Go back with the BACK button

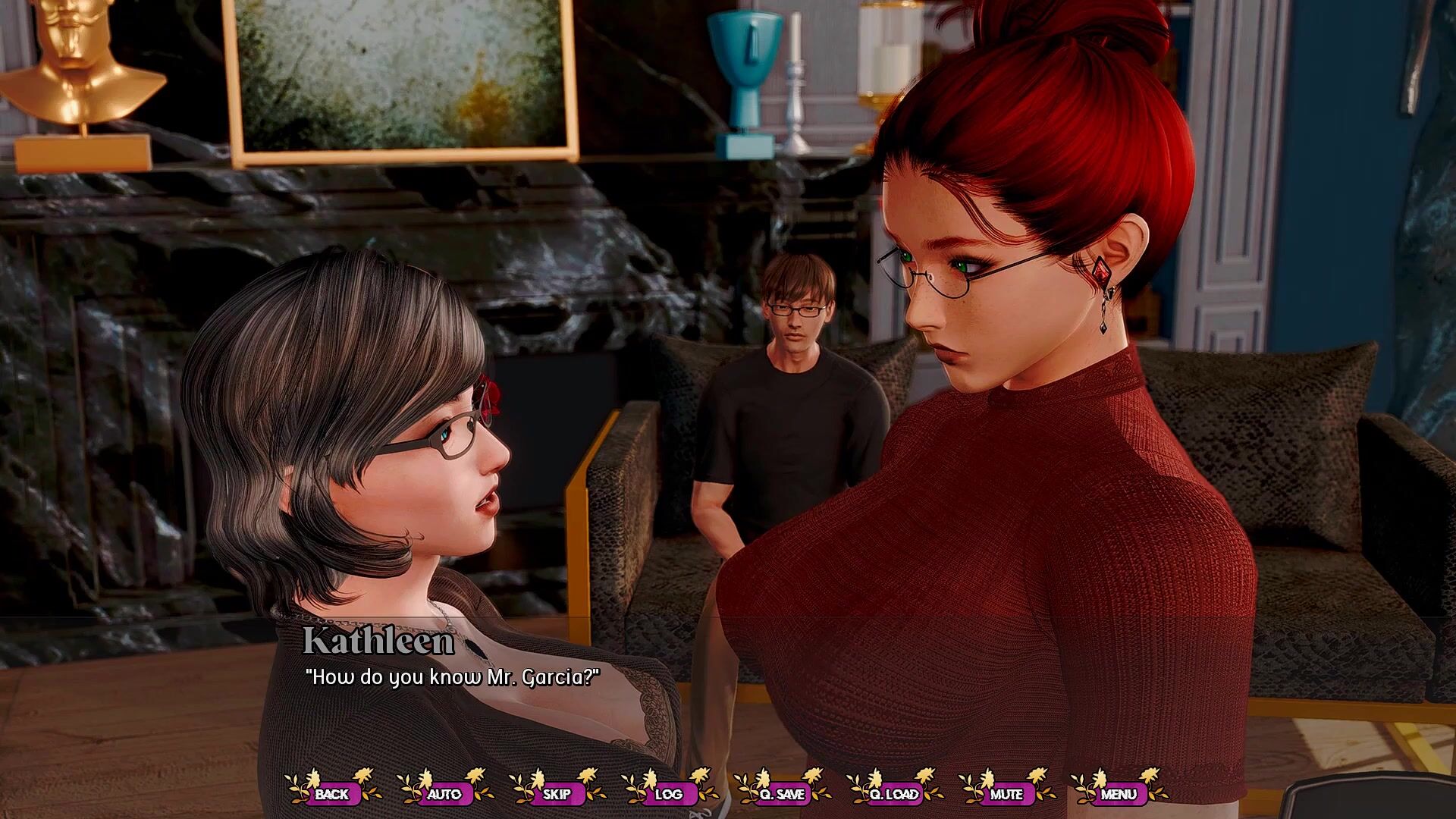332,794
